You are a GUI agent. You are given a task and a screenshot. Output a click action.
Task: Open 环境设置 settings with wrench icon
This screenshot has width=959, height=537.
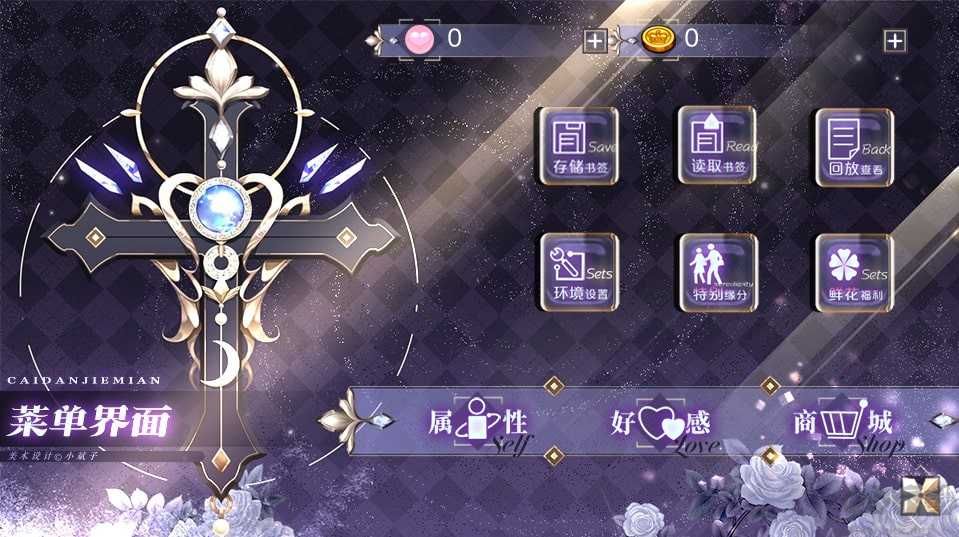tap(579, 272)
